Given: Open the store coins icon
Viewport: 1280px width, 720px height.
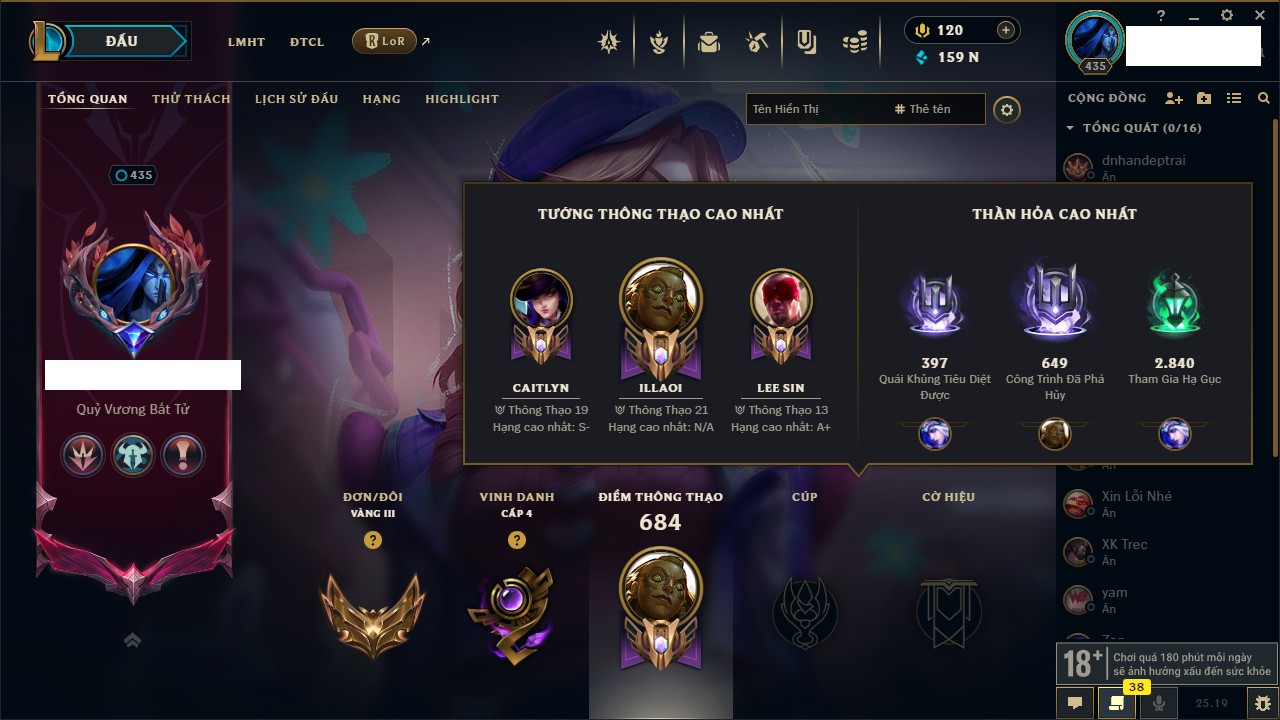Looking at the screenshot, I should 854,42.
